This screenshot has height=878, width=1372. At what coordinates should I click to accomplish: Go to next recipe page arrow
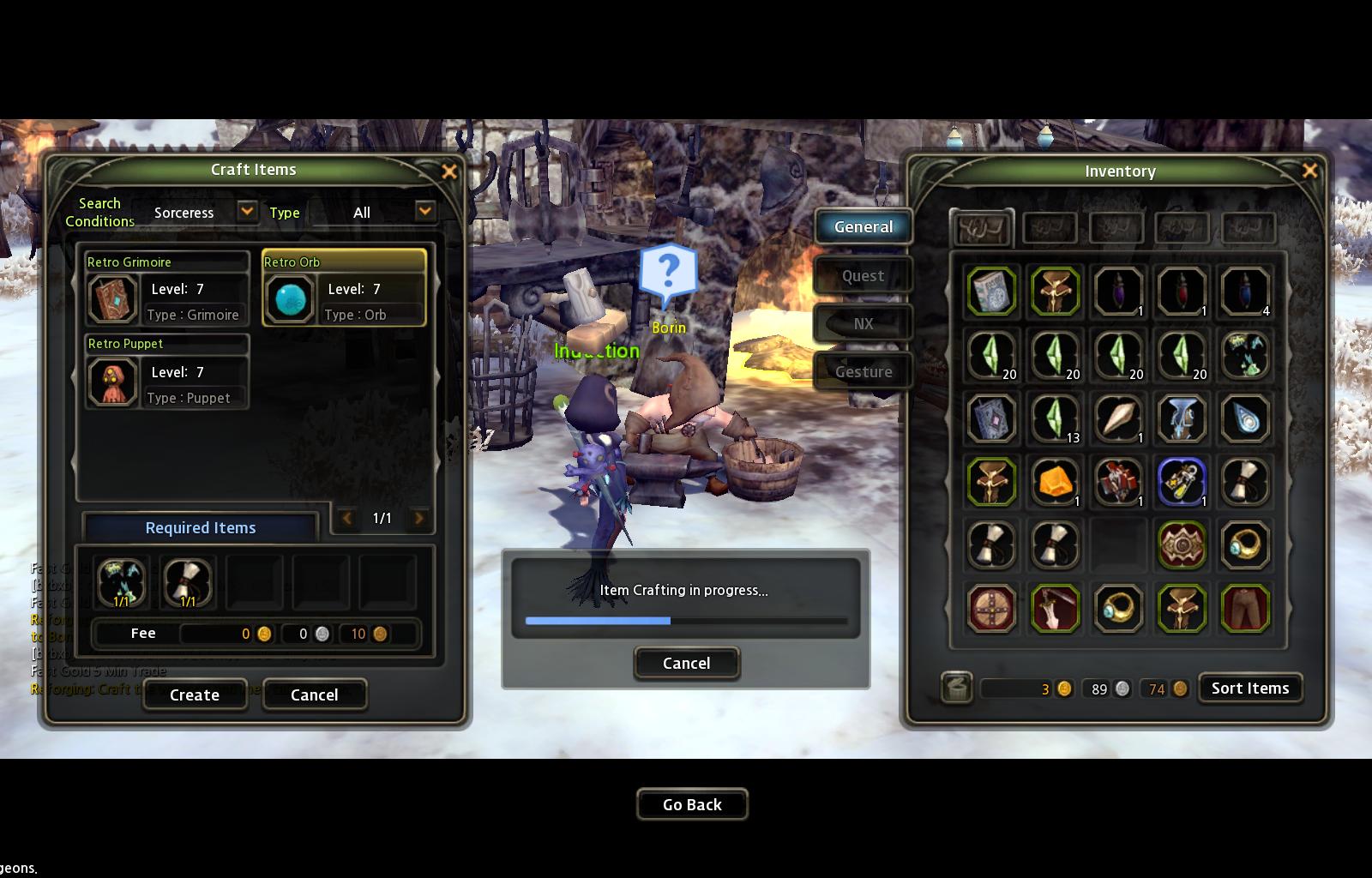419,518
